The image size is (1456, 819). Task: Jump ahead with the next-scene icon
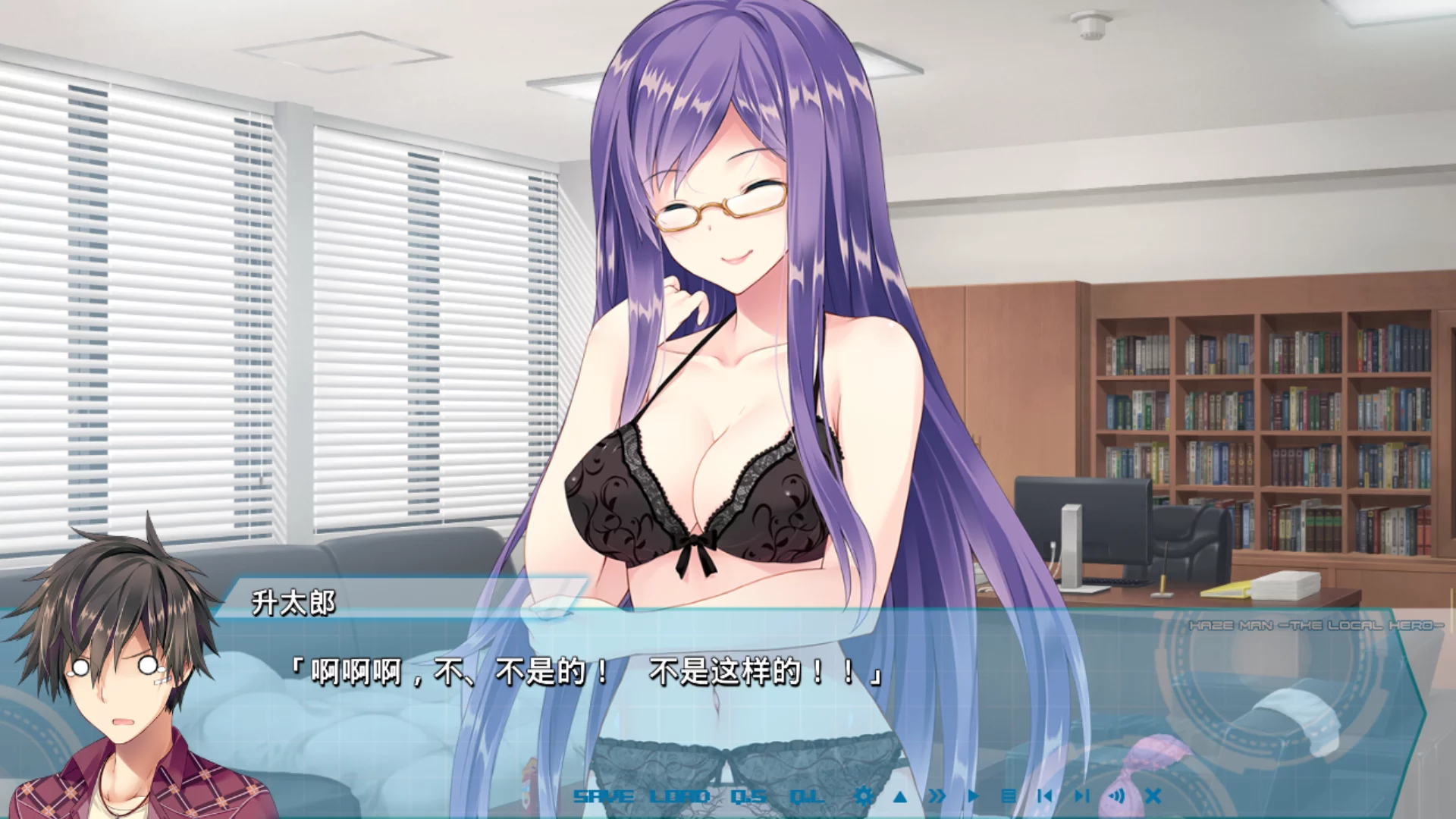coord(1081,796)
